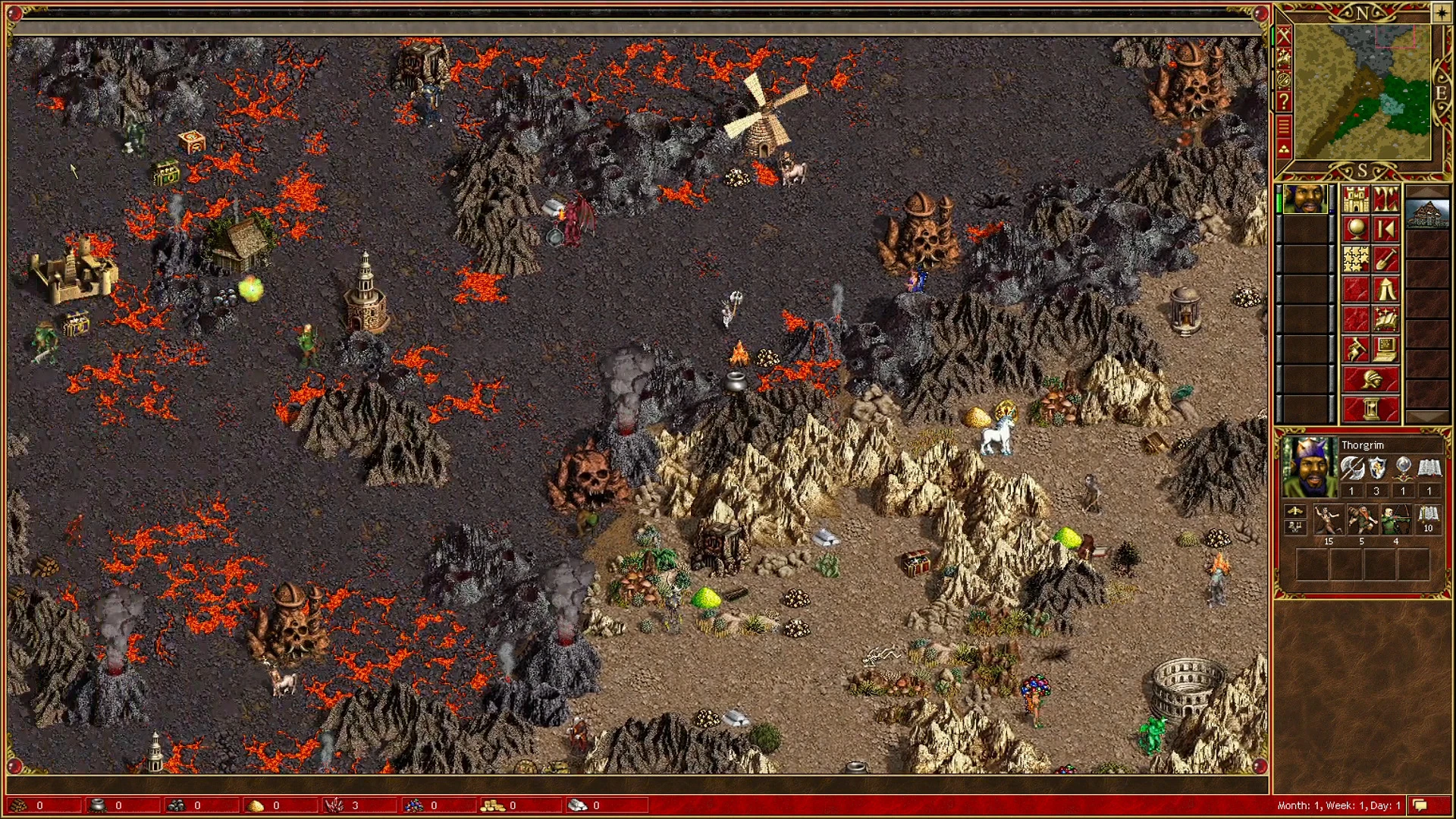Click the green movement bar beside hero portrait

[x=1279, y=202]
